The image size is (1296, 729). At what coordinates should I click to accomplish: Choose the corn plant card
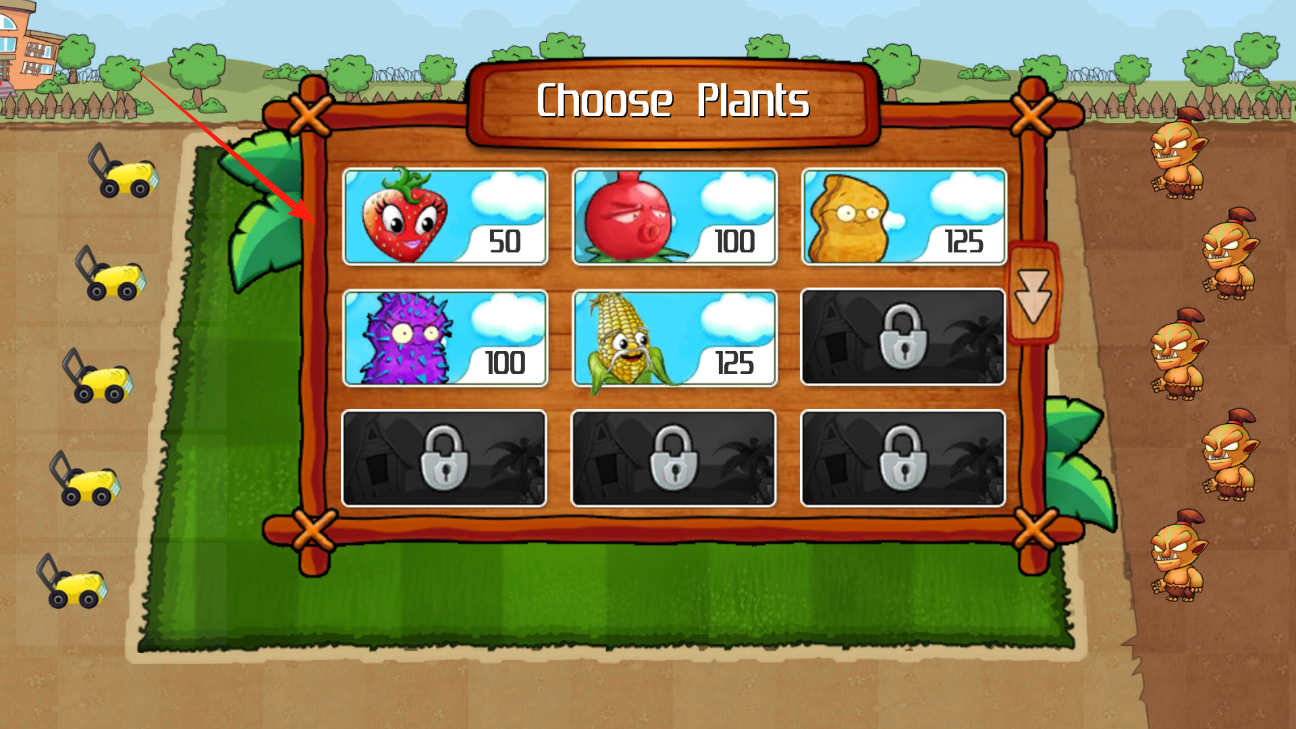pos(675,338)
